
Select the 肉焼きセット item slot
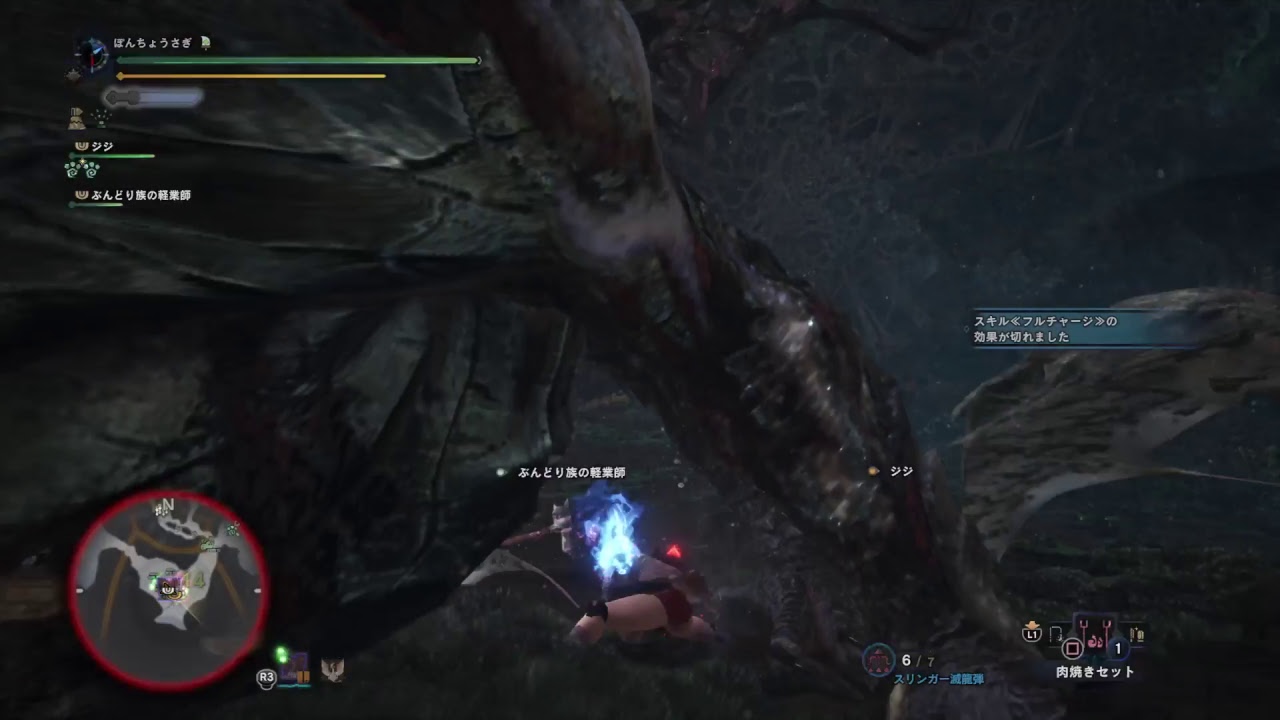tap(1096, 635)
